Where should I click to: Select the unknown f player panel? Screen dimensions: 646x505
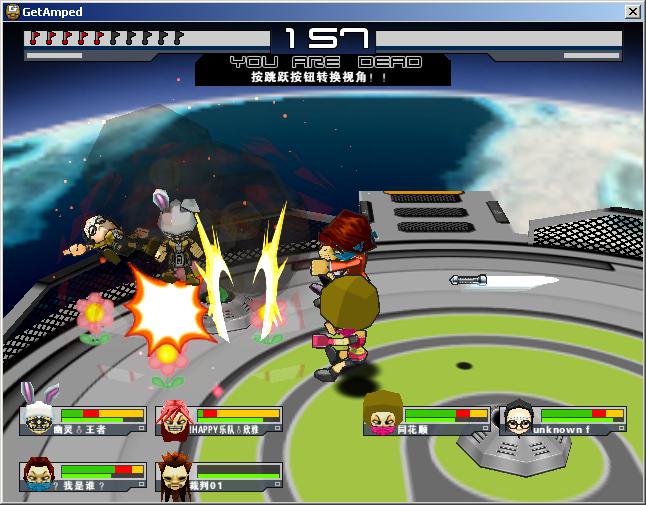tap(563, 420)
